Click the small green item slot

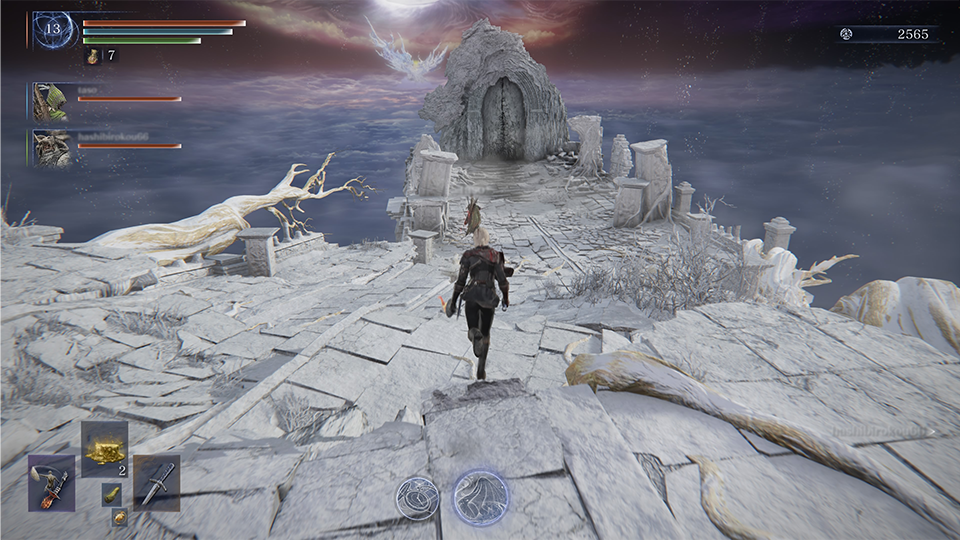tap(112, 494)
